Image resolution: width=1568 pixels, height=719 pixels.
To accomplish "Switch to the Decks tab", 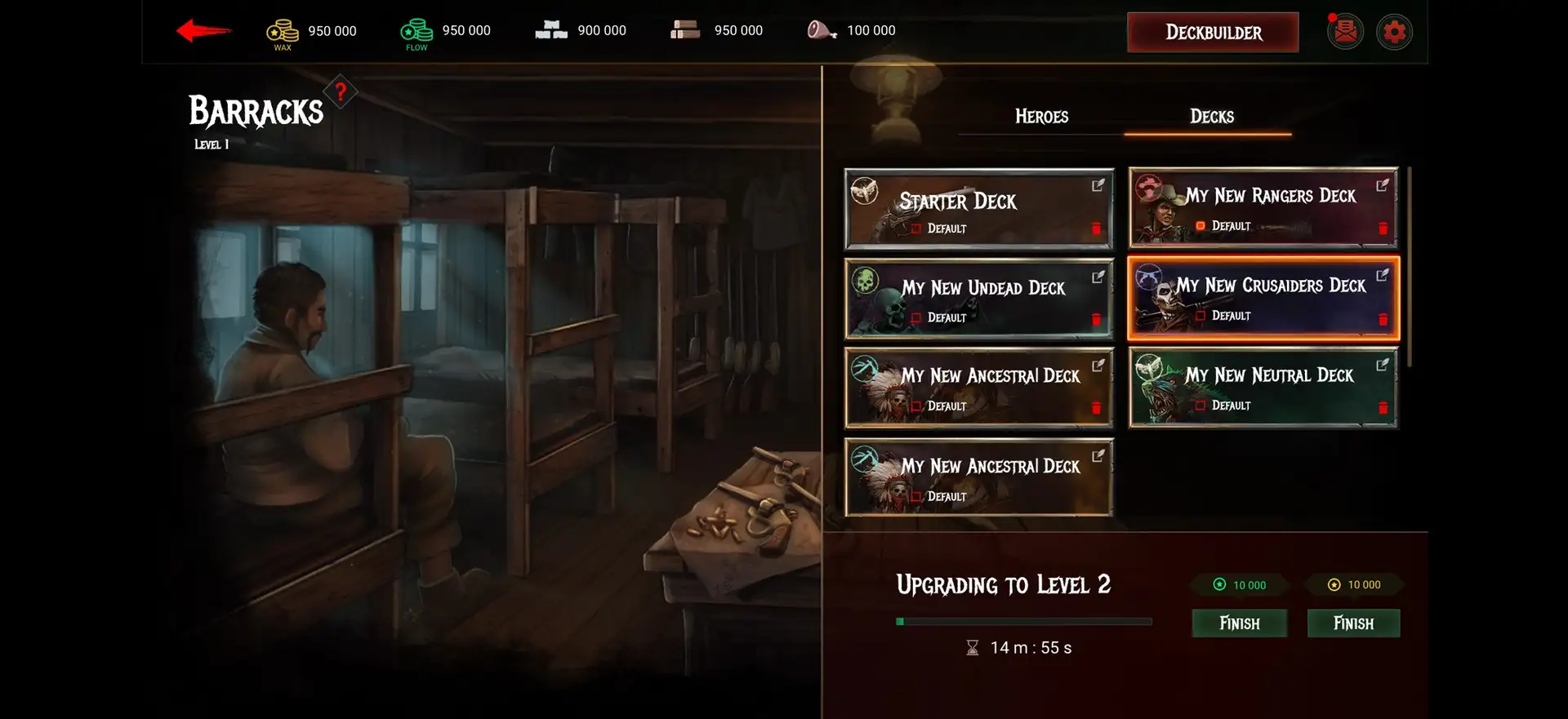I will tap(1211, 117).
